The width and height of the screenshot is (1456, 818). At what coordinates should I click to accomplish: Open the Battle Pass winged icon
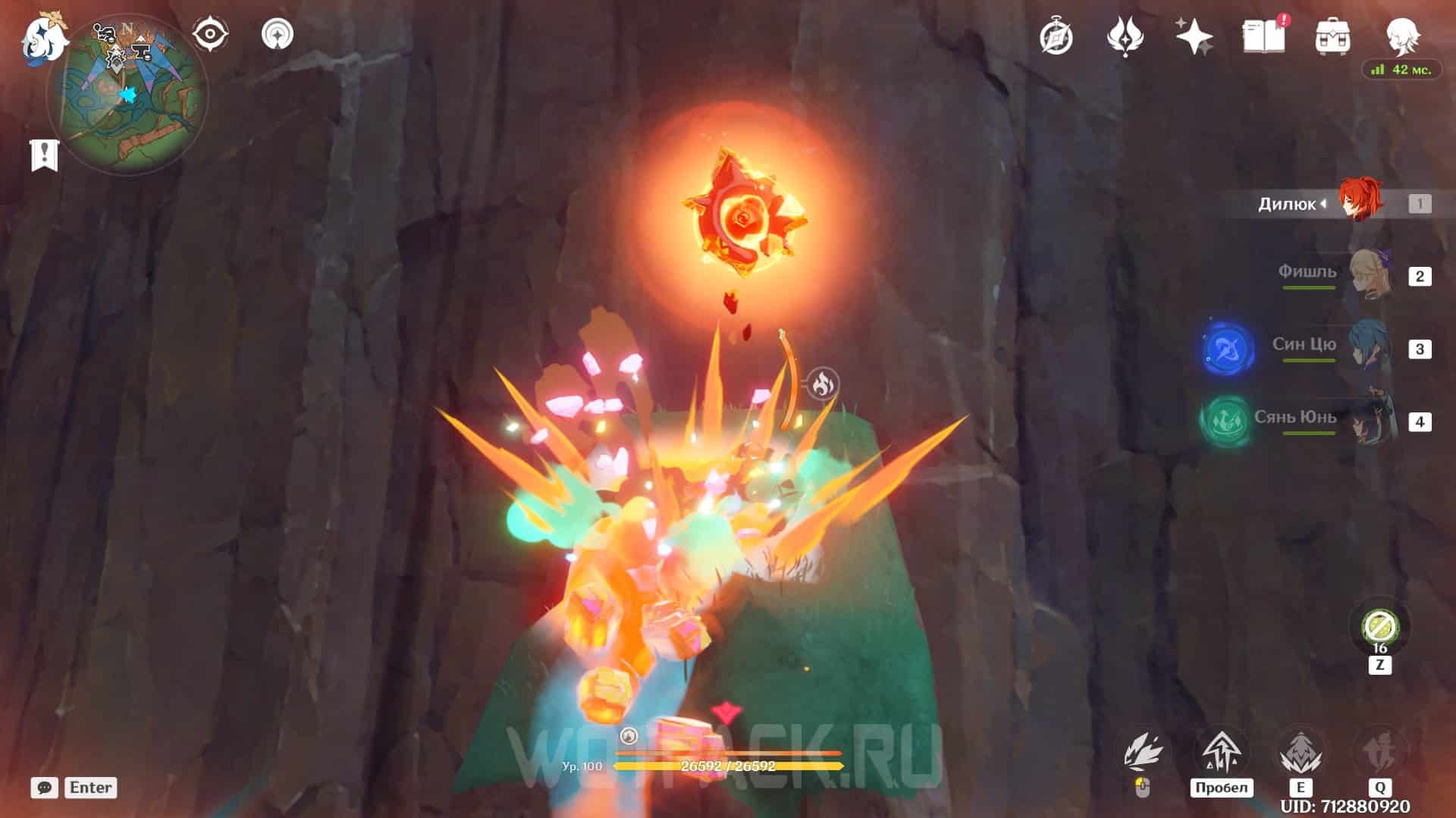[1125, 36]
